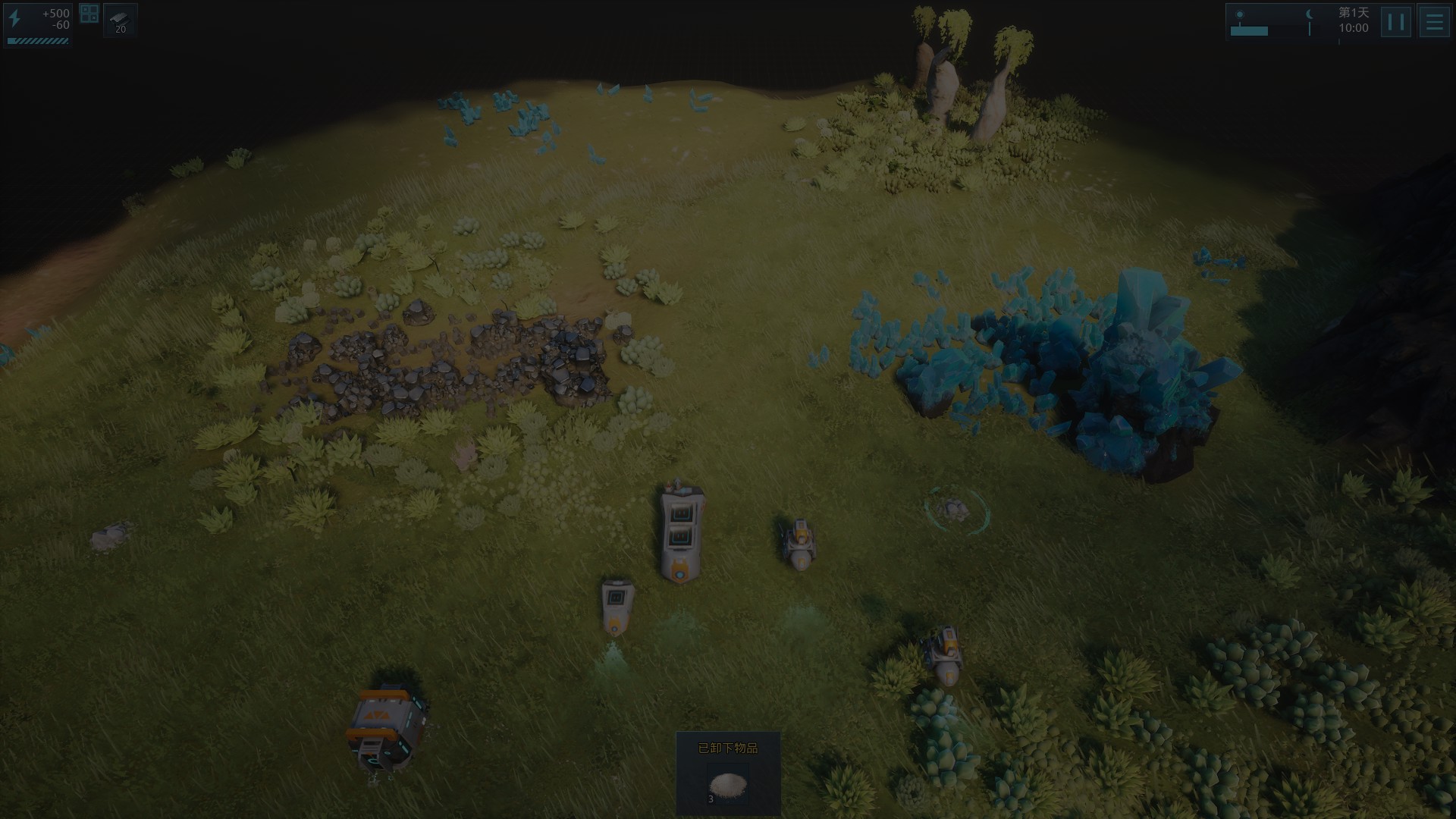
Task: Select the metal plates resource slot
Action: click(121, 20)
